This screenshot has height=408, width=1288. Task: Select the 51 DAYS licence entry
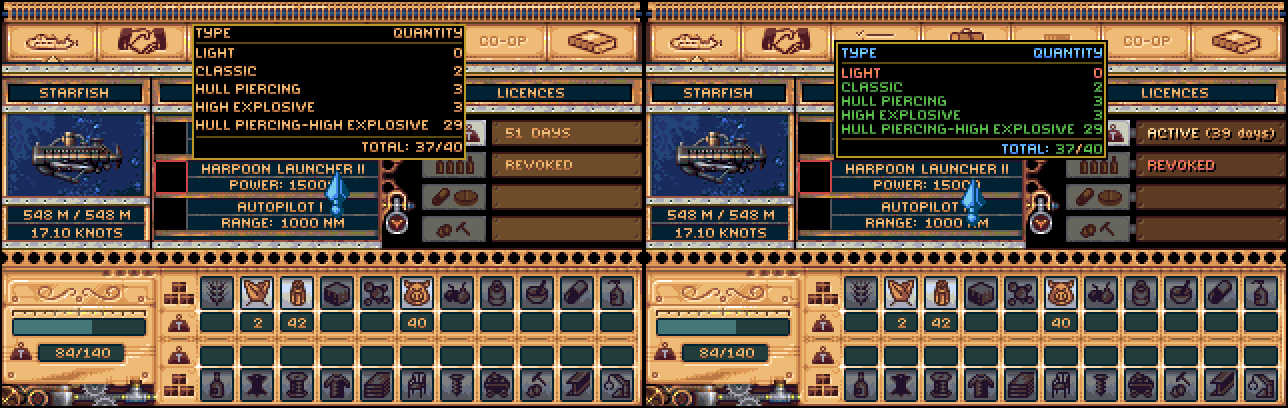point(565,133)
